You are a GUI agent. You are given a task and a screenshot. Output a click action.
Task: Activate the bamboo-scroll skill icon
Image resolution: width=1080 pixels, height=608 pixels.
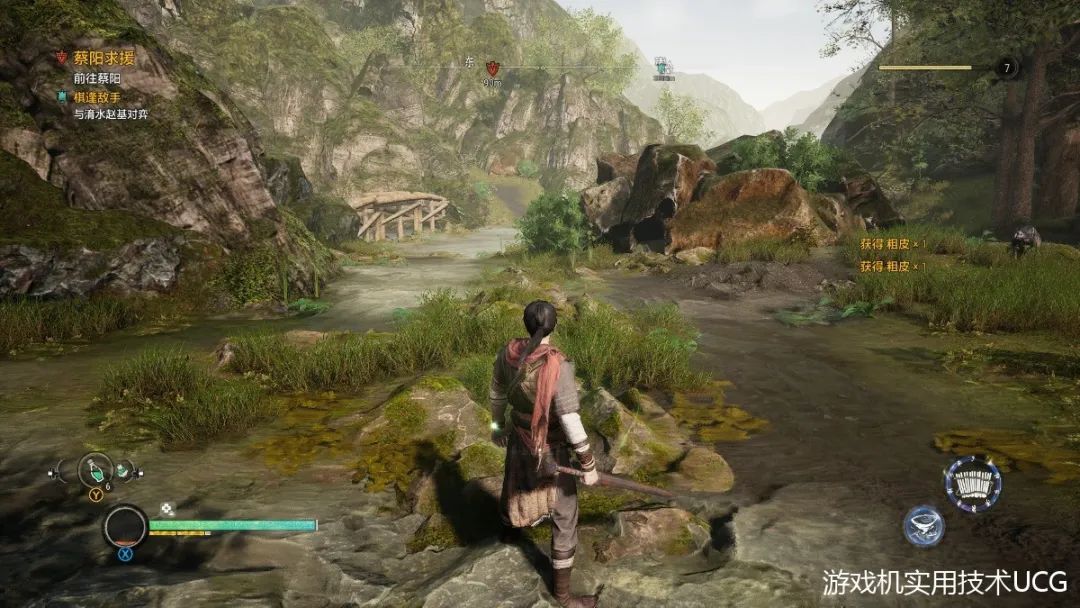(972, 484)
